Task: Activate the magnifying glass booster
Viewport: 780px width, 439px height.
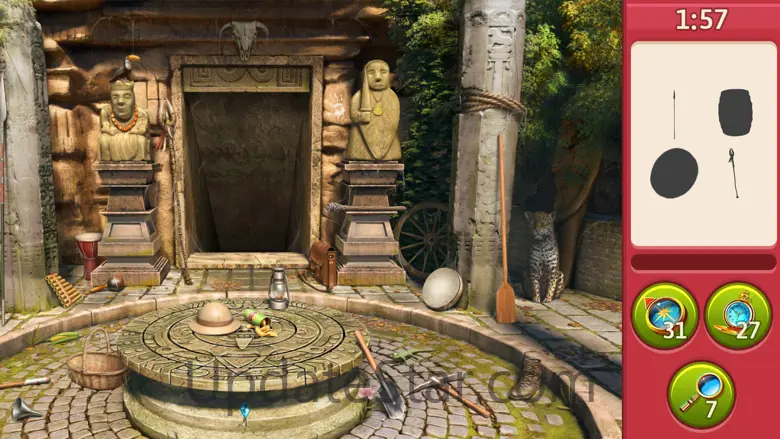Action: click(x=700, y=394)
